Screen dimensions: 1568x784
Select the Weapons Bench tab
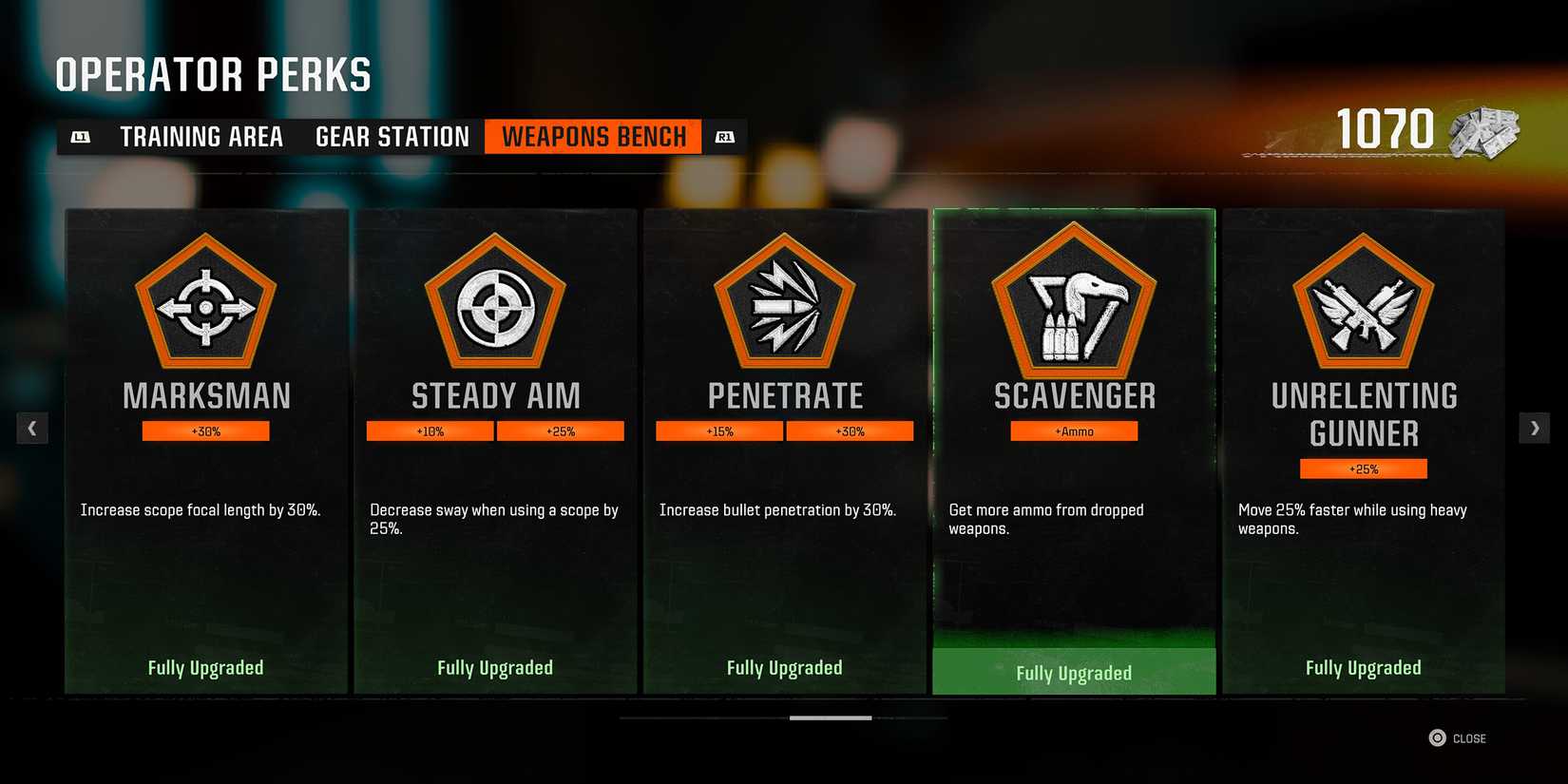[593, 136]
